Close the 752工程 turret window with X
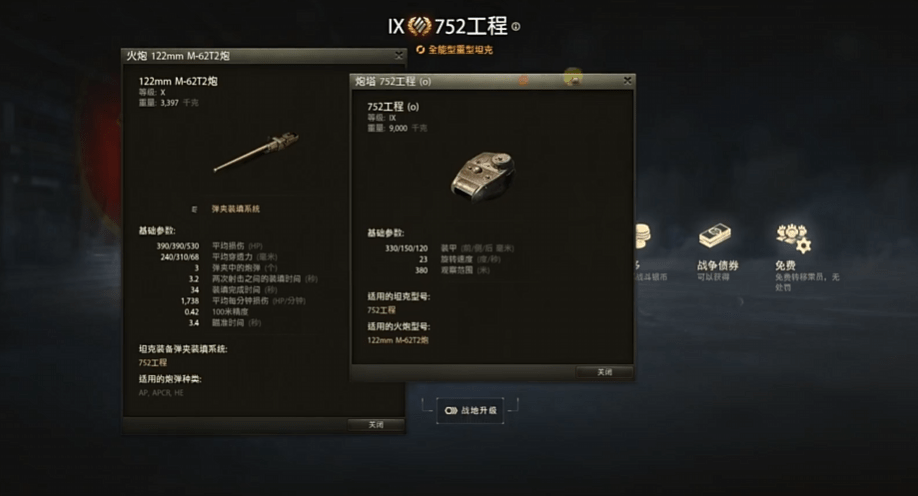 pyautogui.click(x=627, y=81)
